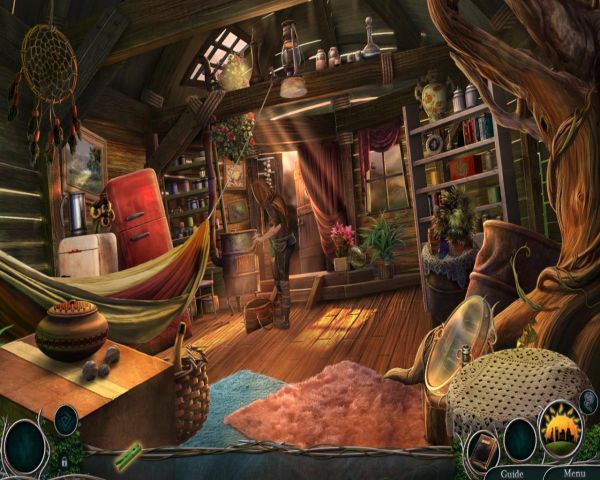Click the sun and city map icon
Screen dimensions: 600x480
(561, 427)
